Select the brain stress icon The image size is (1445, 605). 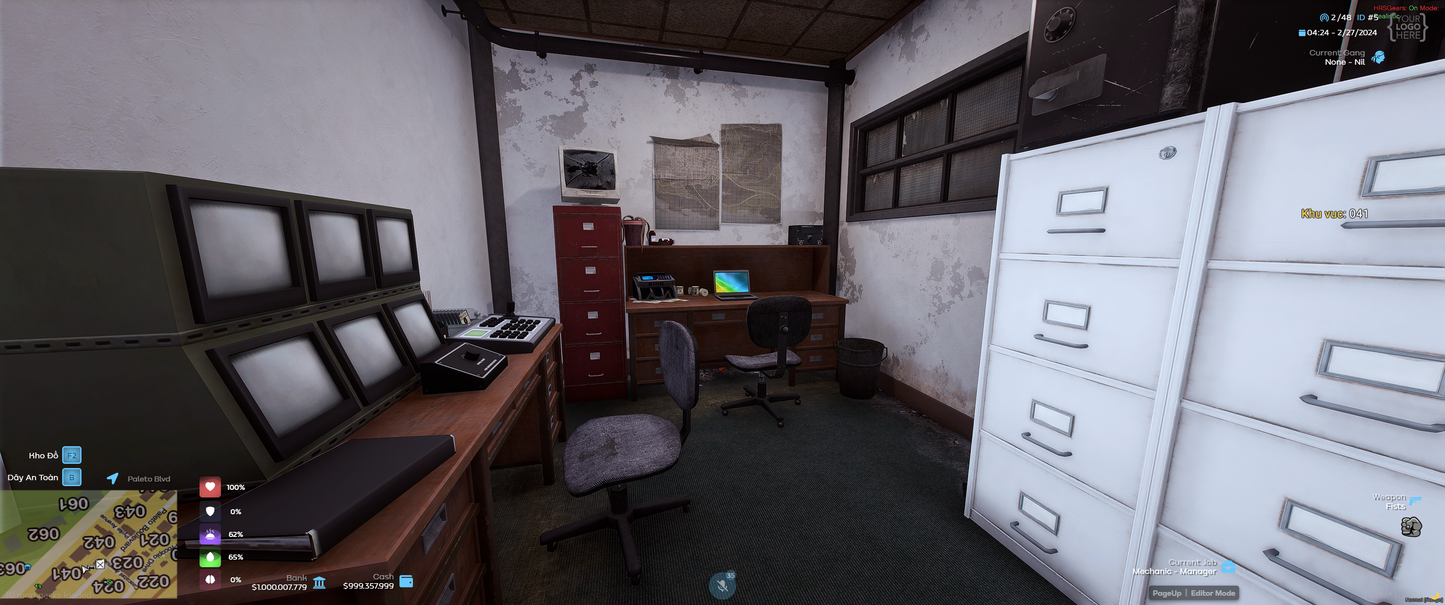pos(210,580)
